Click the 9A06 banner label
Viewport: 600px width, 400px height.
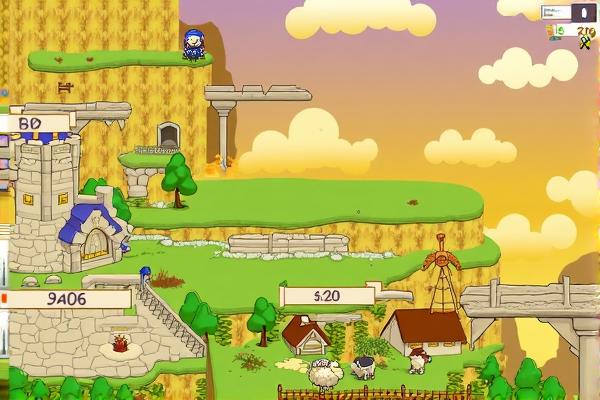tap(68, 298)
